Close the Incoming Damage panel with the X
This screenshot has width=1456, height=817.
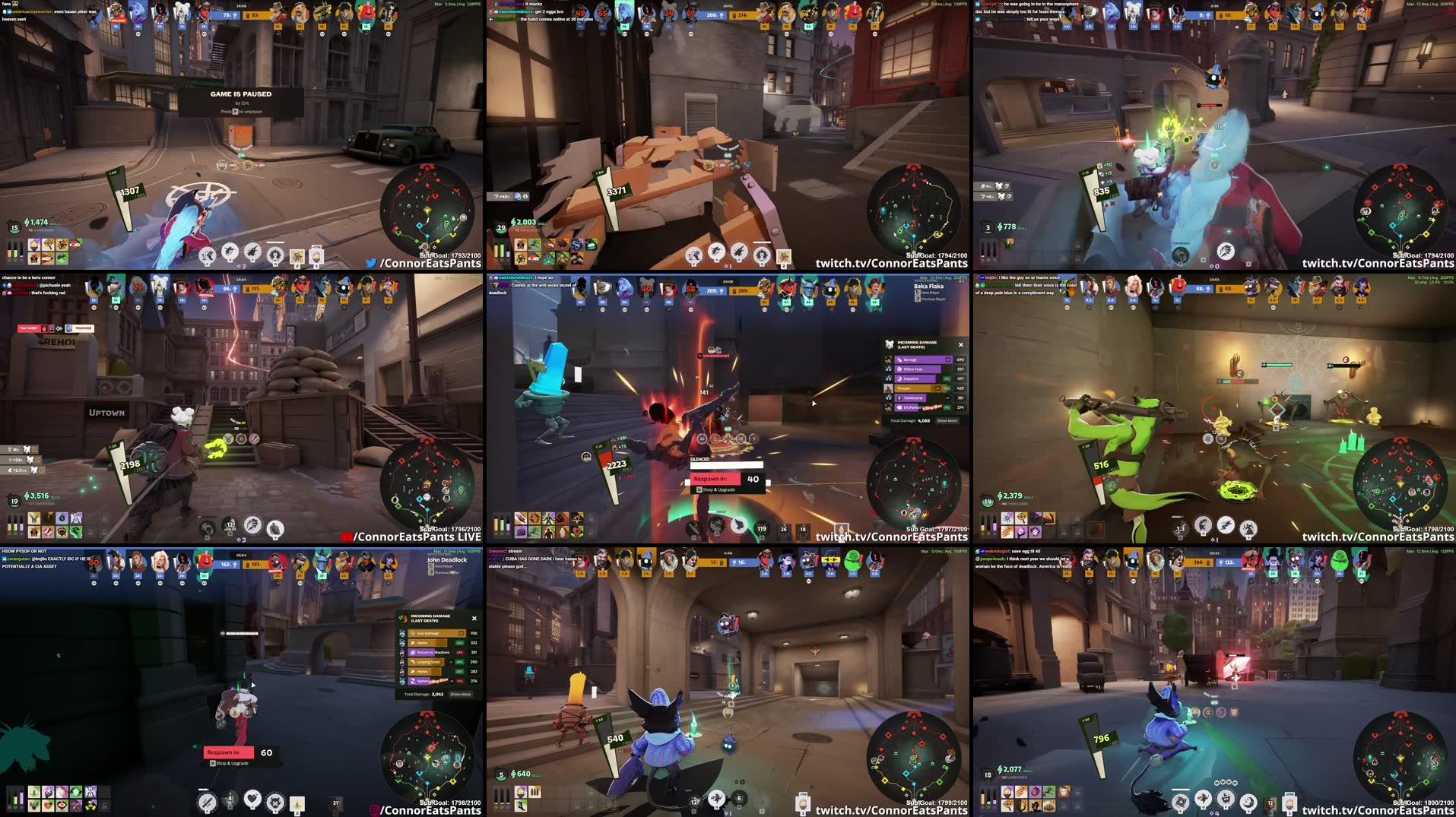[x=960, y=344]
